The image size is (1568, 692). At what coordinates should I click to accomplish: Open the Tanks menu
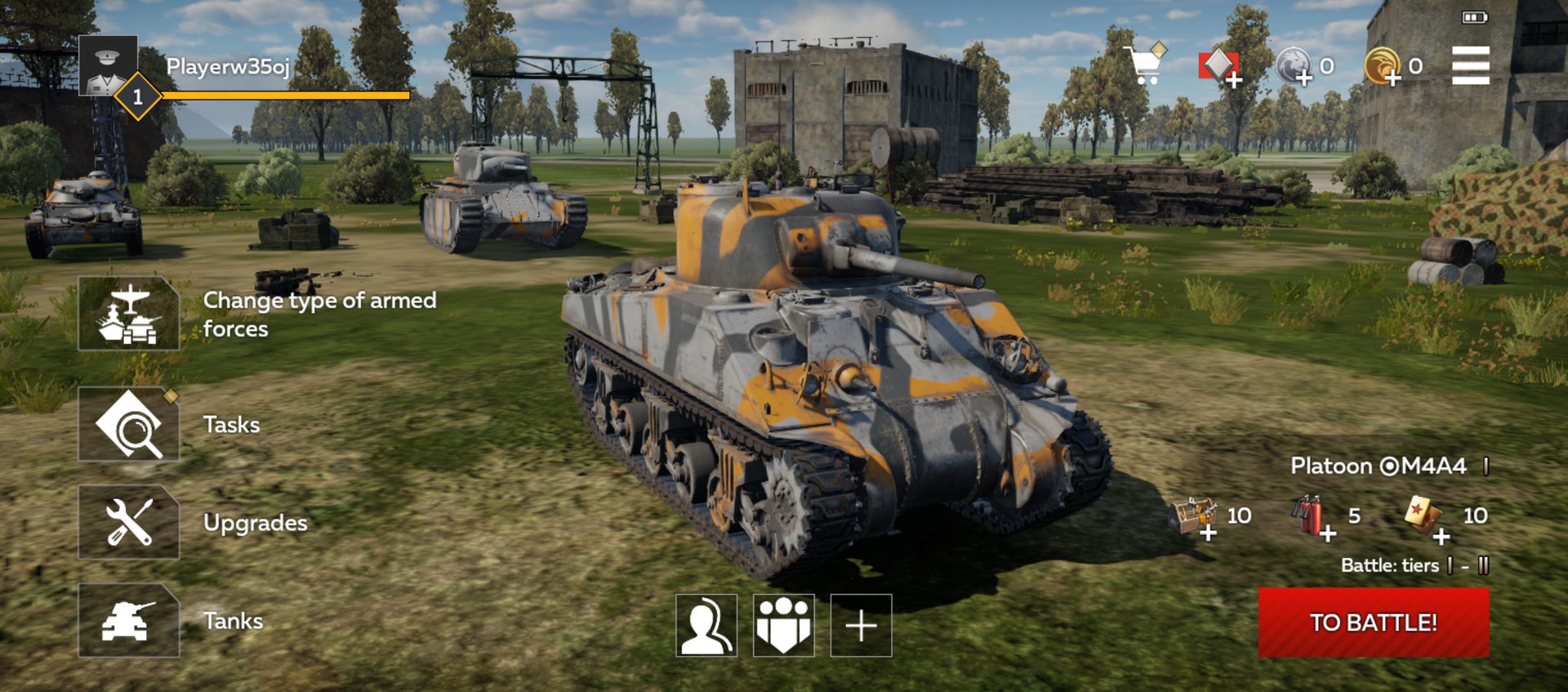tap(129, 621)
